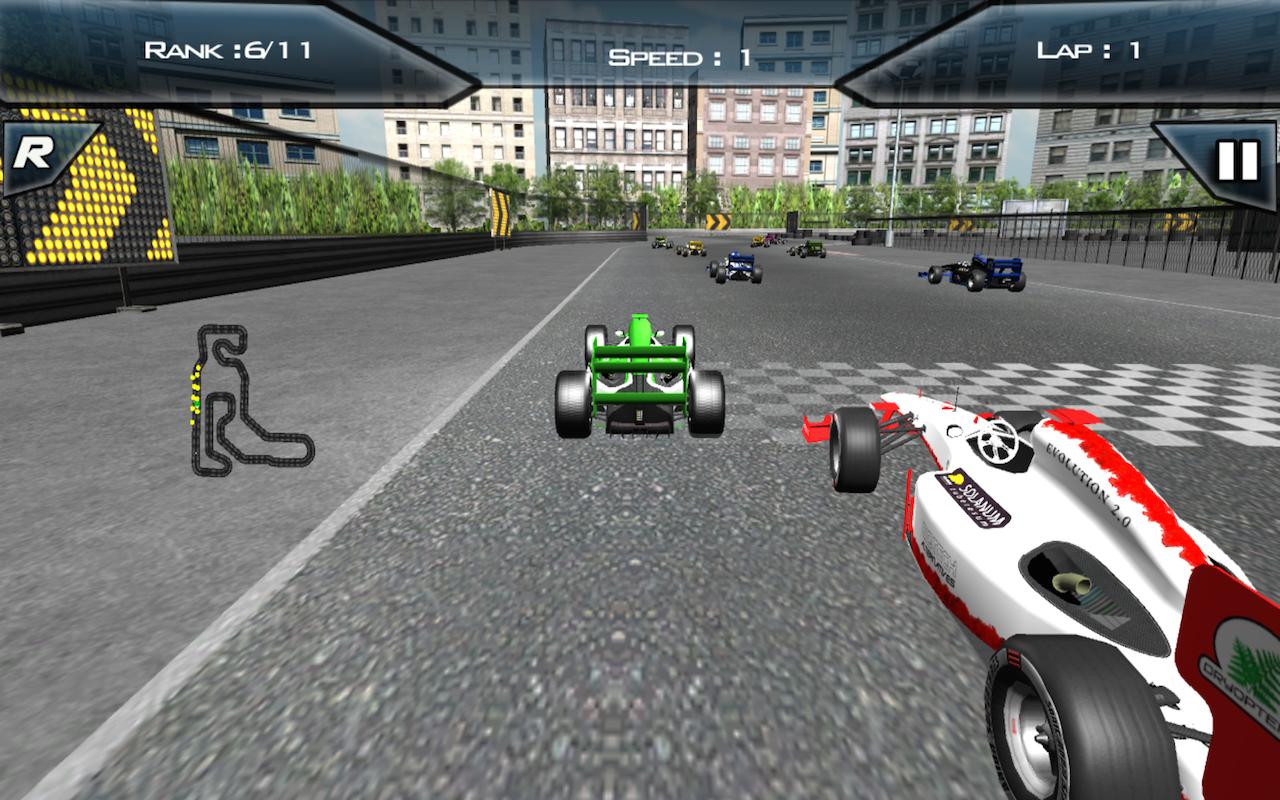Select the green race car ahead

pos(640,380)
